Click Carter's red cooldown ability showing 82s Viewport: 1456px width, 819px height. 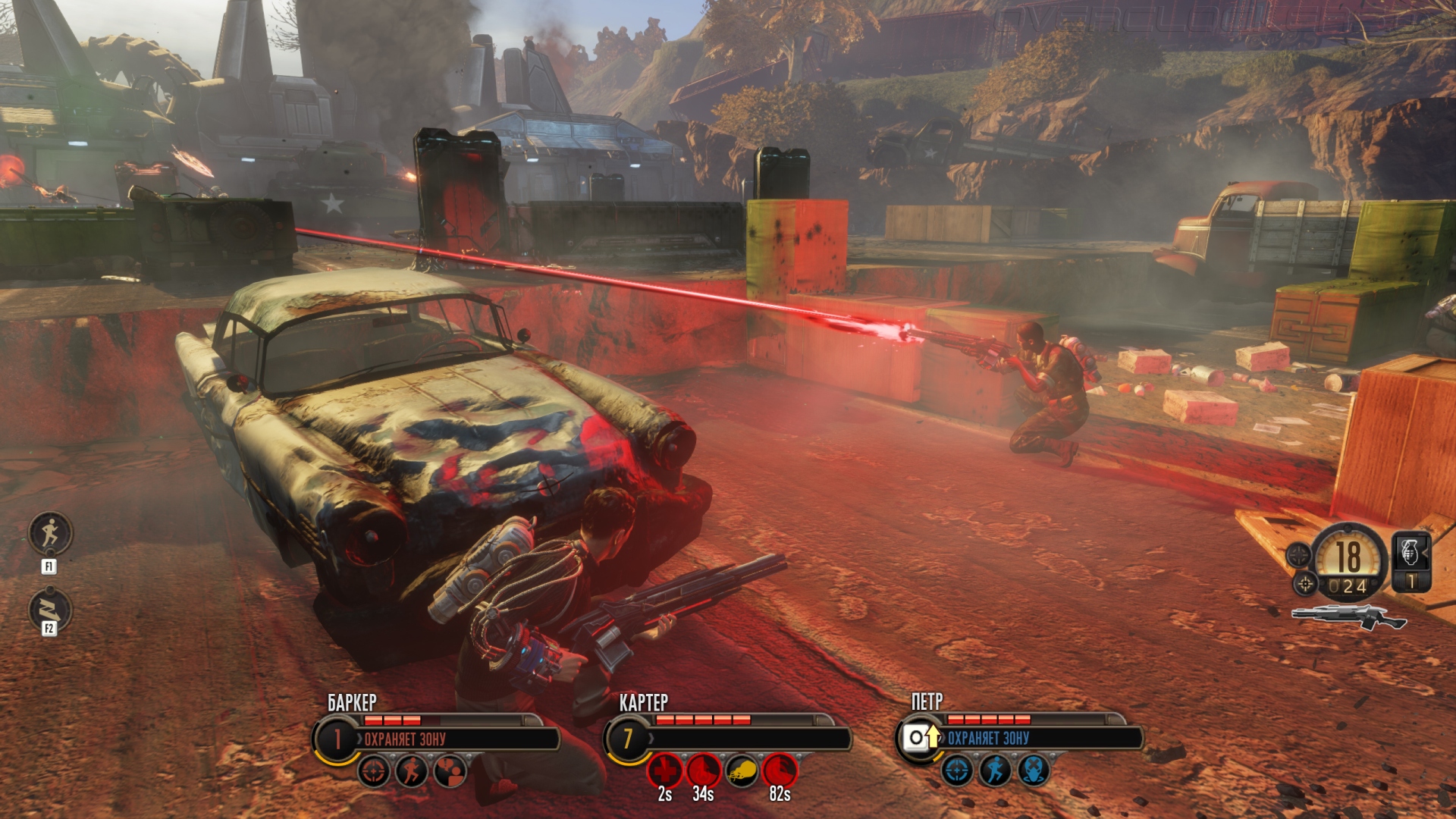coord(780,771)
